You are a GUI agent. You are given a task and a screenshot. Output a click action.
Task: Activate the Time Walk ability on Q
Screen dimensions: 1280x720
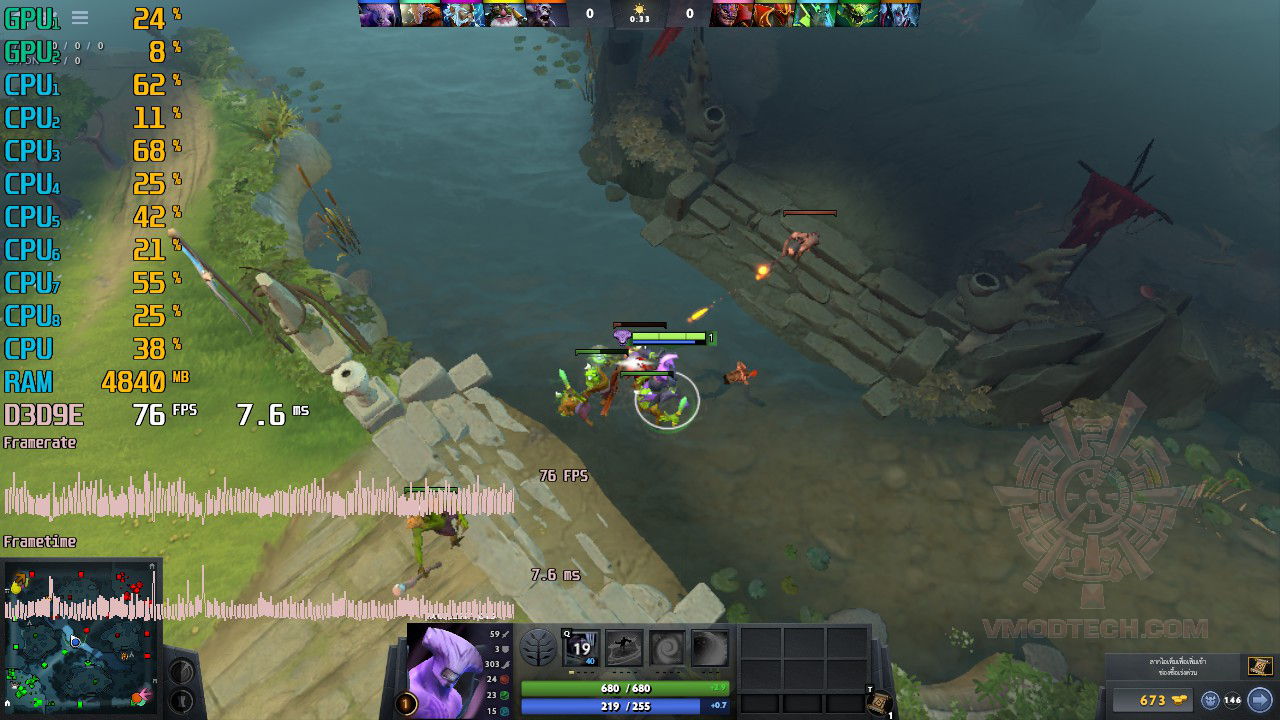[x=581, y=648]
